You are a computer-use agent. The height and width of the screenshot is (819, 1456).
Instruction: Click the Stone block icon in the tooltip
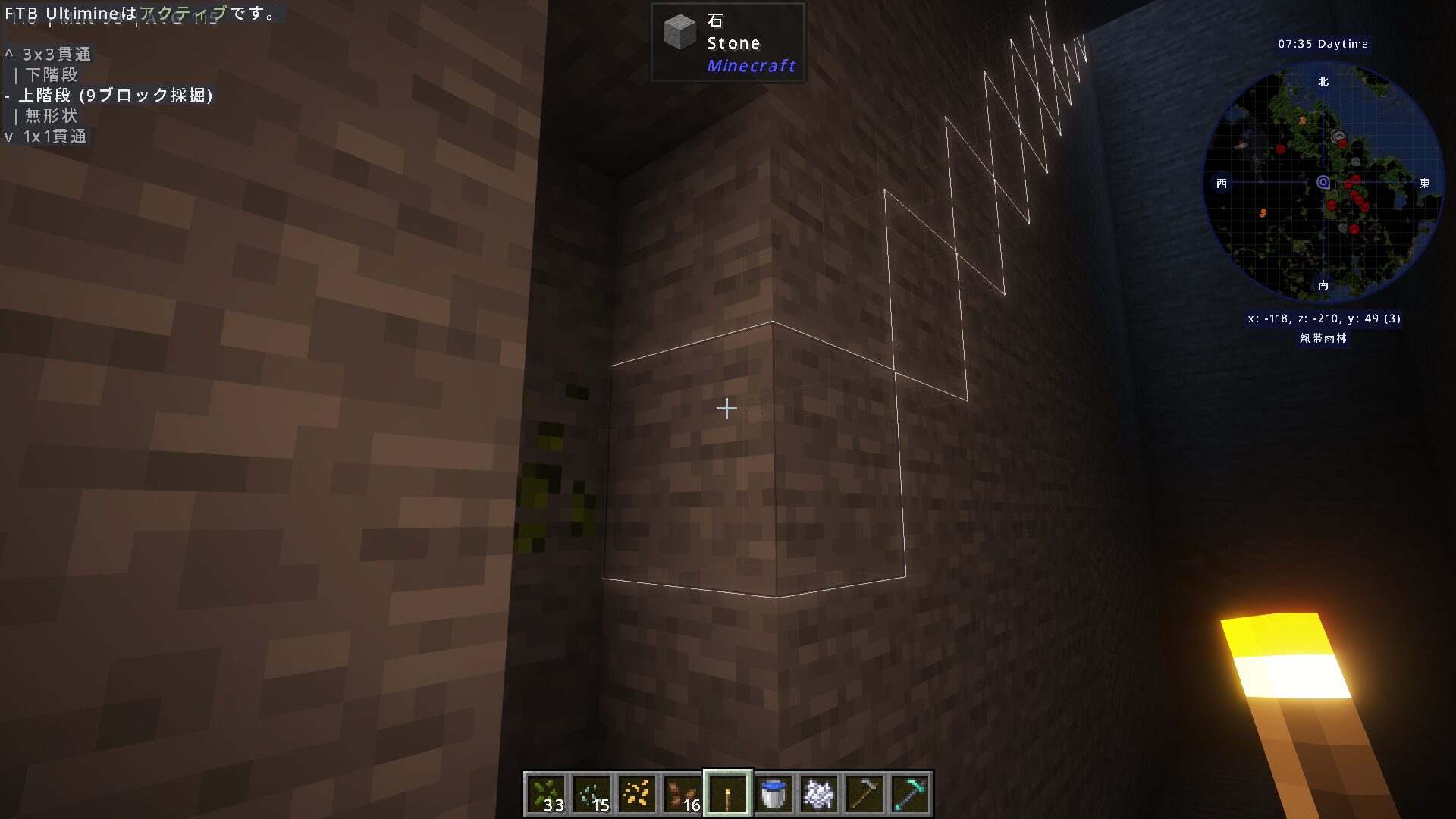(679, 33)
